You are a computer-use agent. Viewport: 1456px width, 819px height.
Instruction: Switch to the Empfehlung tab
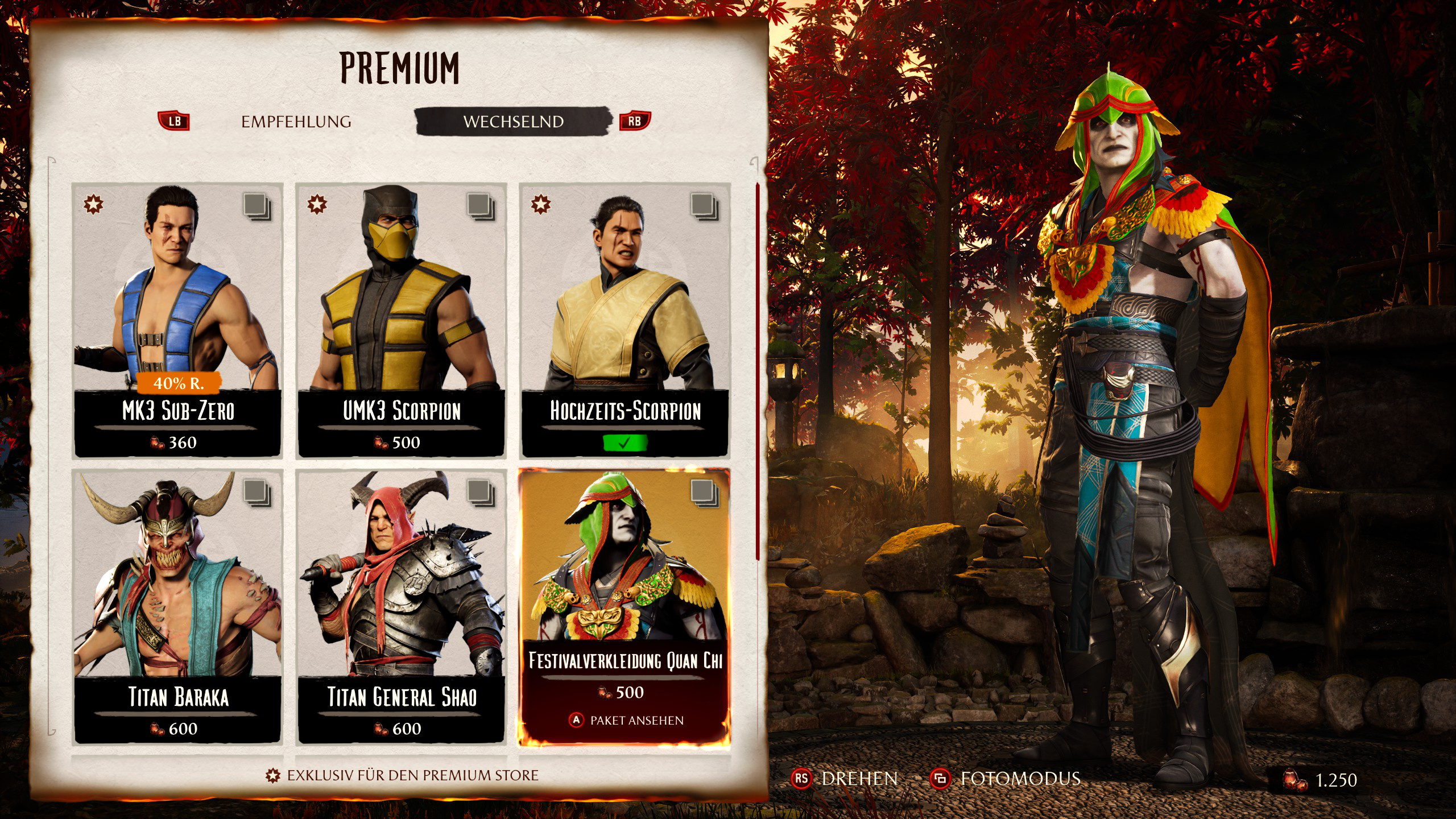coord(296,122)
